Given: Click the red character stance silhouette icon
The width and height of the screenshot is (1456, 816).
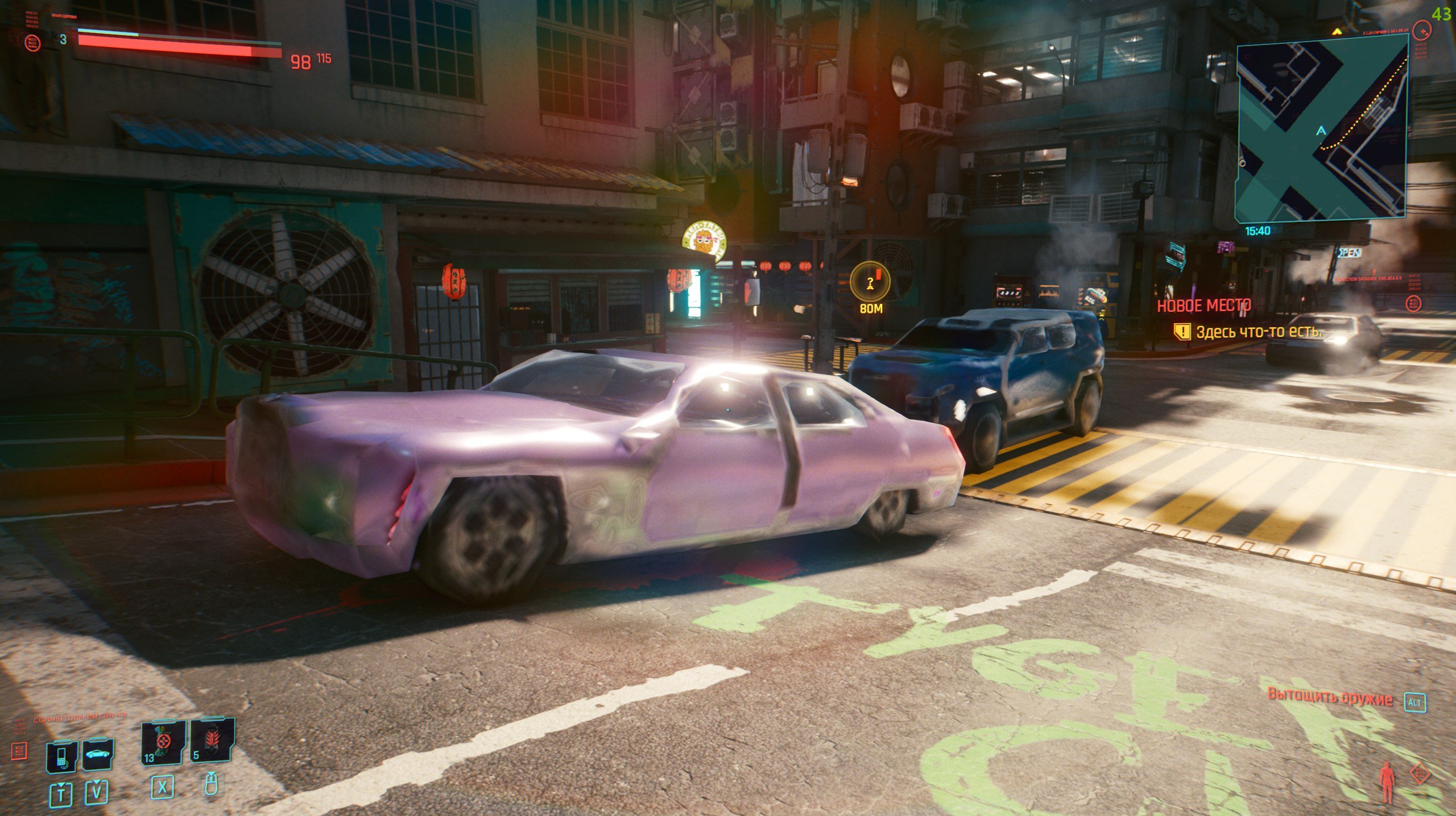Looking at the screenshot, I should click(x=1387, y=782).
